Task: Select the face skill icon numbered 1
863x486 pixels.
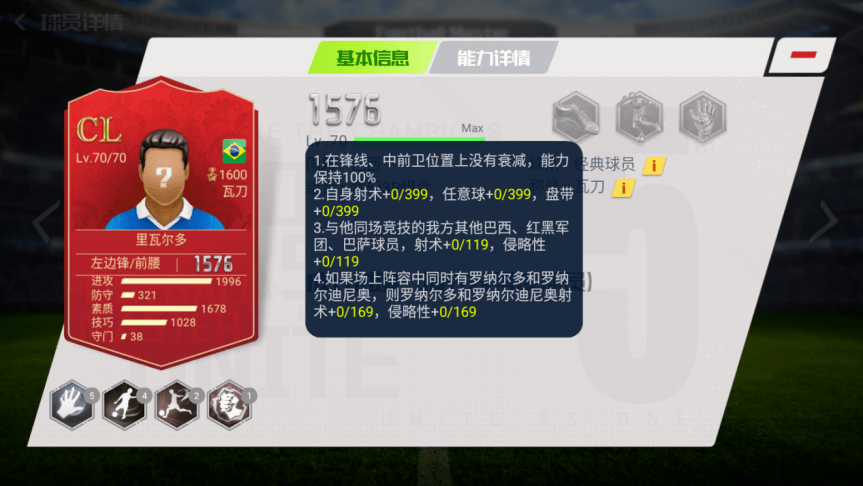Action: click(230, 404)
